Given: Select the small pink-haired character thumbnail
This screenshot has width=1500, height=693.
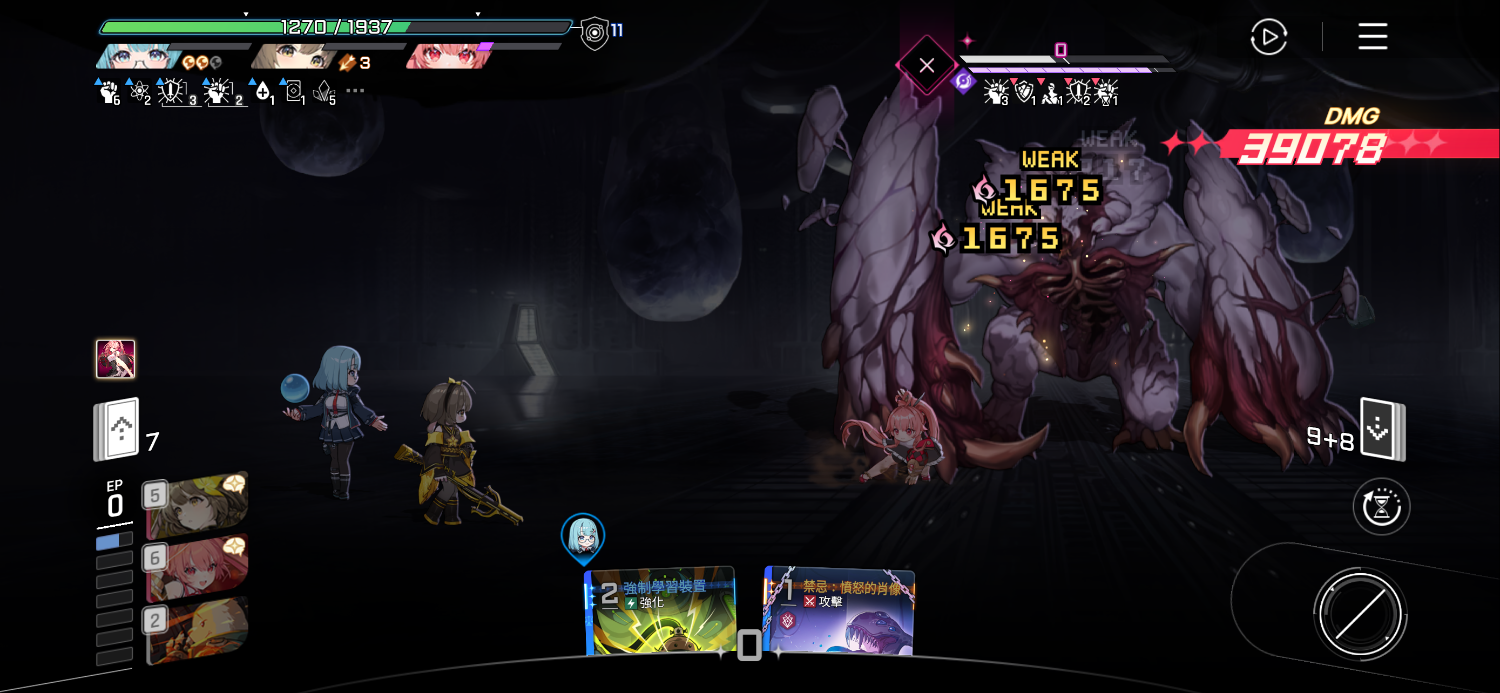Looking at the screenshot, I should (x=115, y=359).
